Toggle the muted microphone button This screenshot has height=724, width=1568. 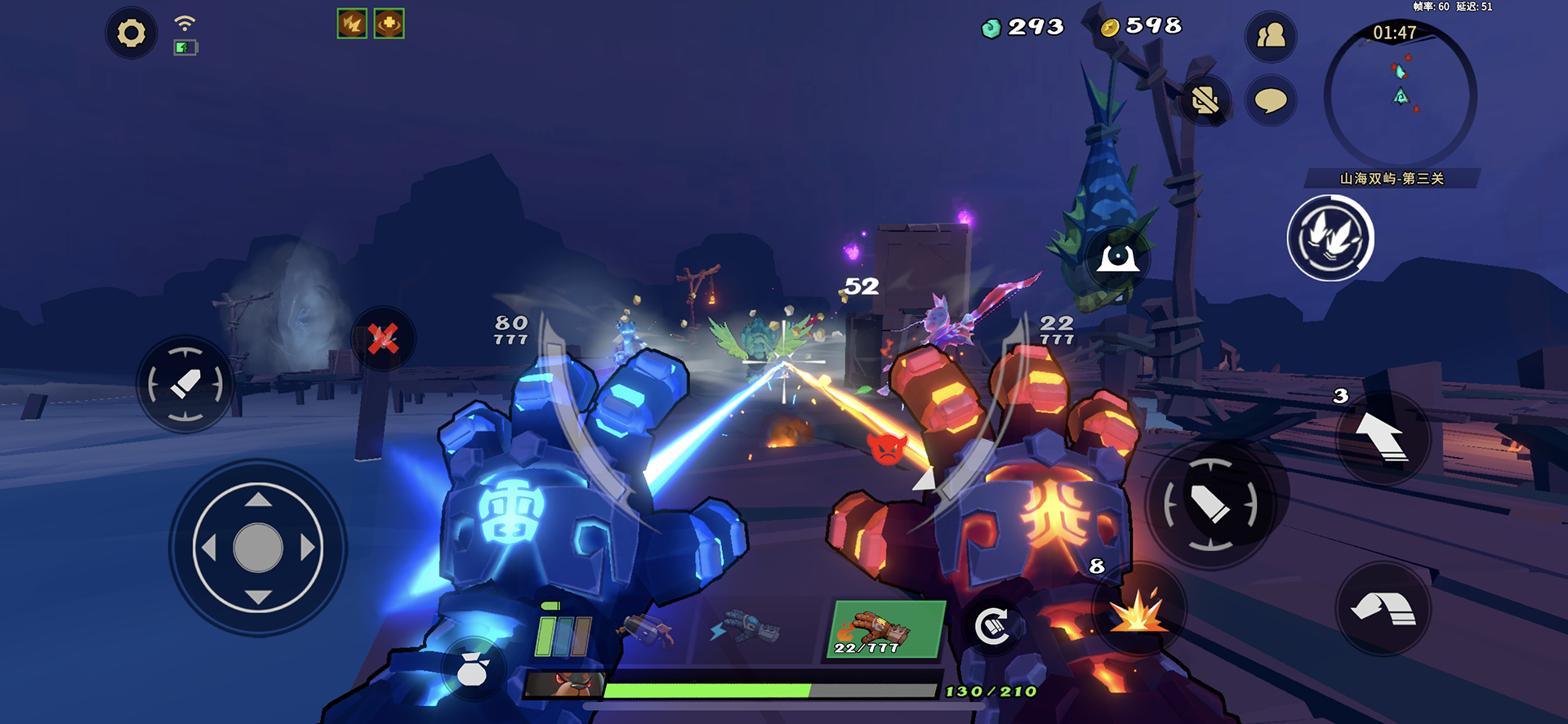pyautogui.click(x=1205, y=100)
